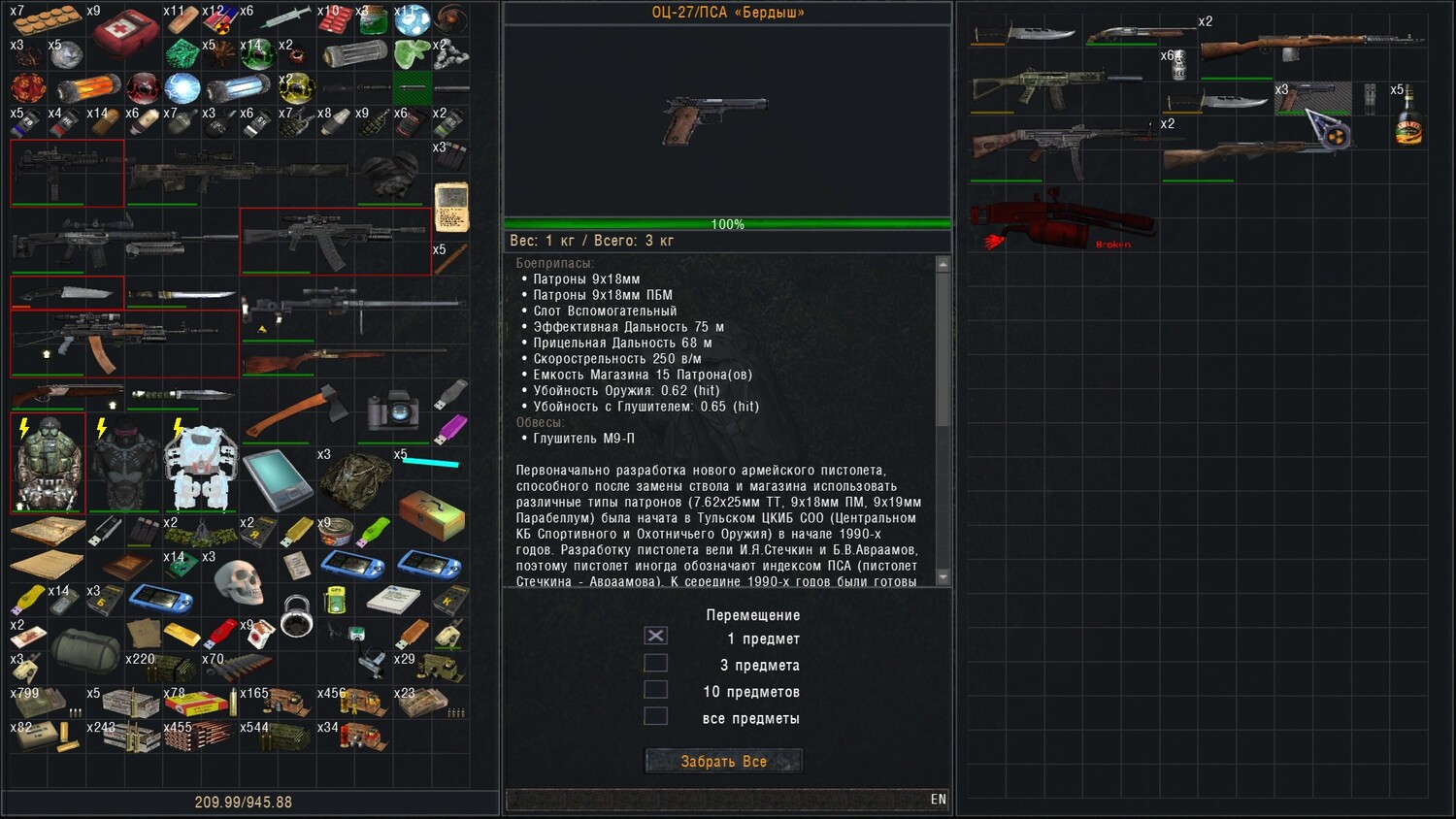Click the "Забрать Все" button
Screen dimensions: 1456x819
click(x=723, y=762)
